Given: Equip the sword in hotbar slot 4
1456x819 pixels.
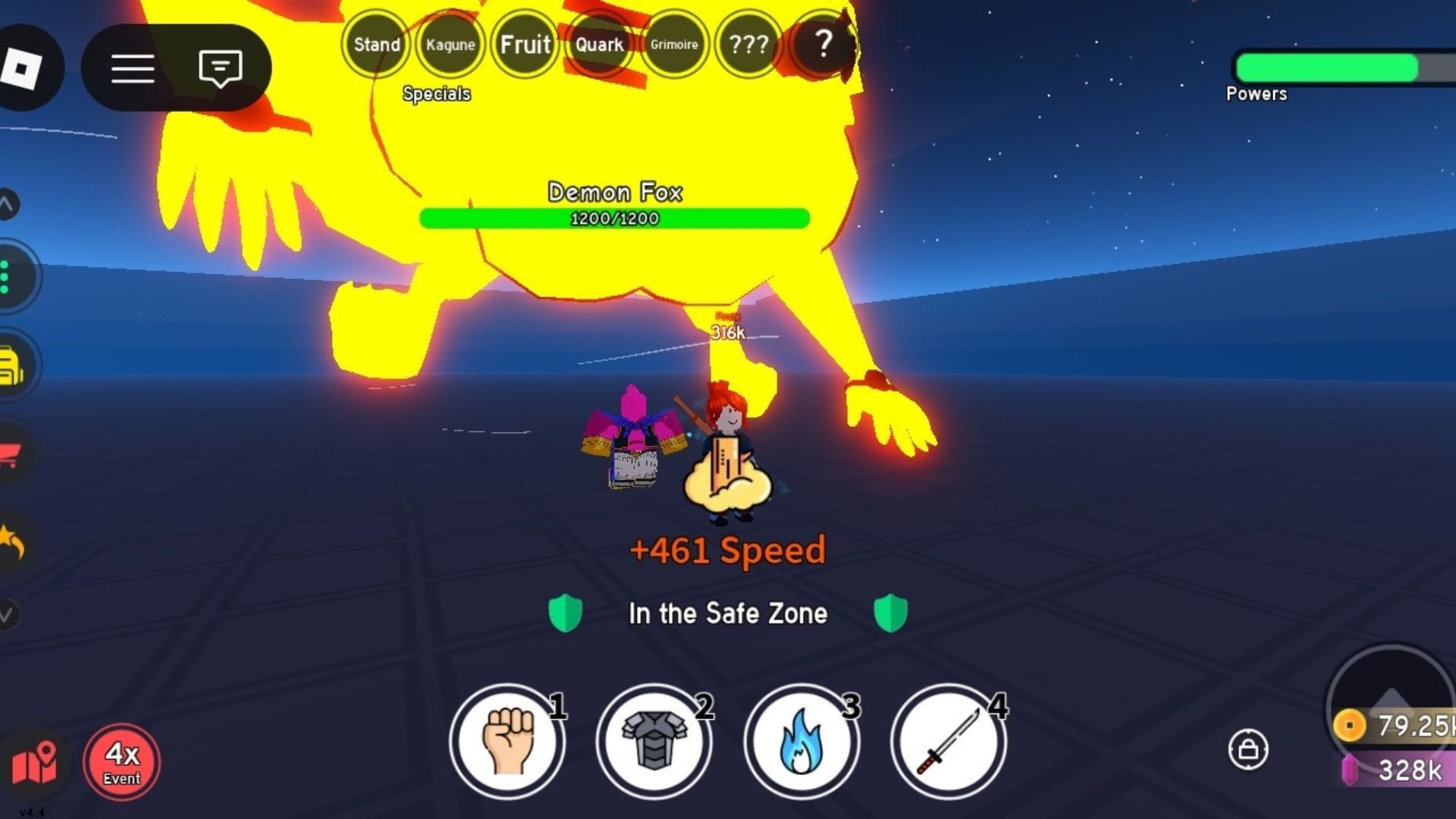Looking at the screenshot, I should click(950, 742).
